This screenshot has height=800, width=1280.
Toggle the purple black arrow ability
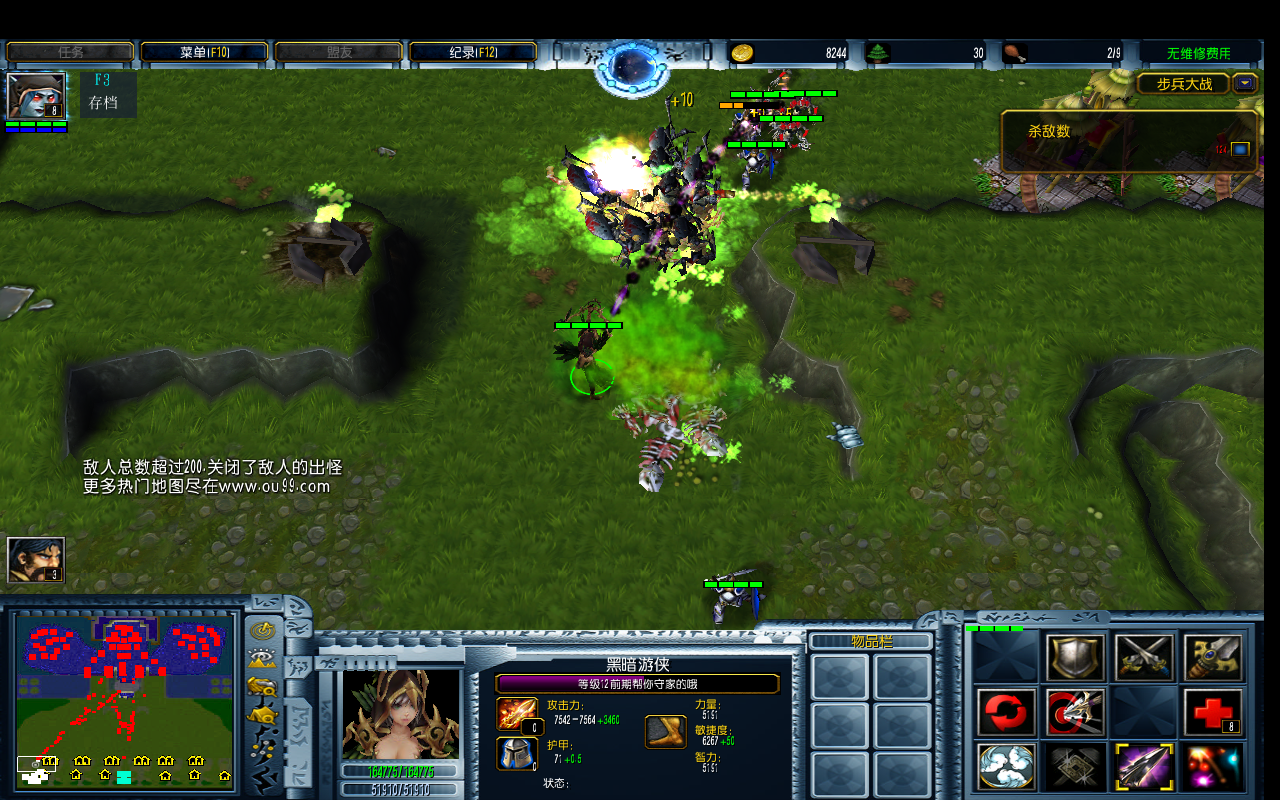1144,767
